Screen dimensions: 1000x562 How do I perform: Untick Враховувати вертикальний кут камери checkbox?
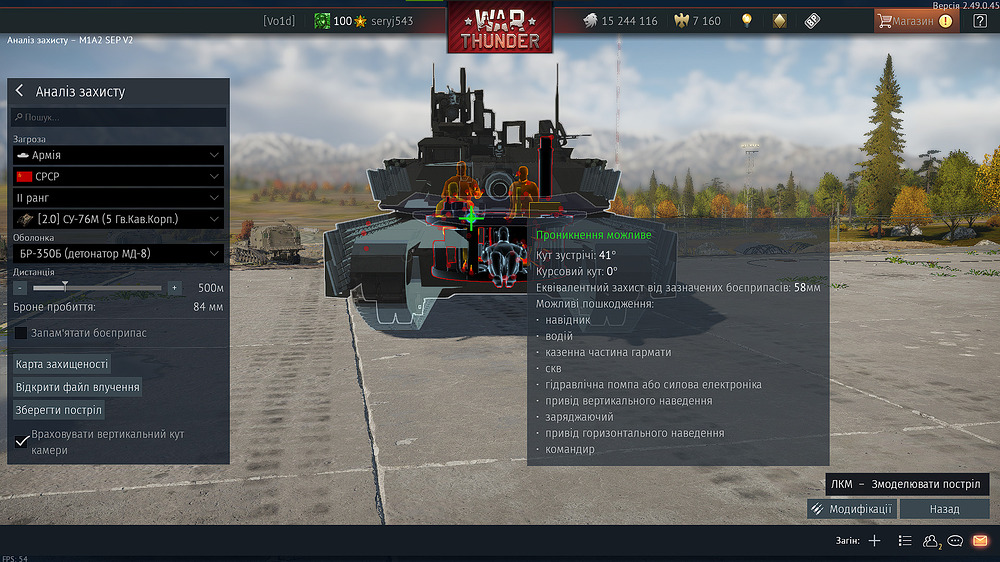coord(21,441)
